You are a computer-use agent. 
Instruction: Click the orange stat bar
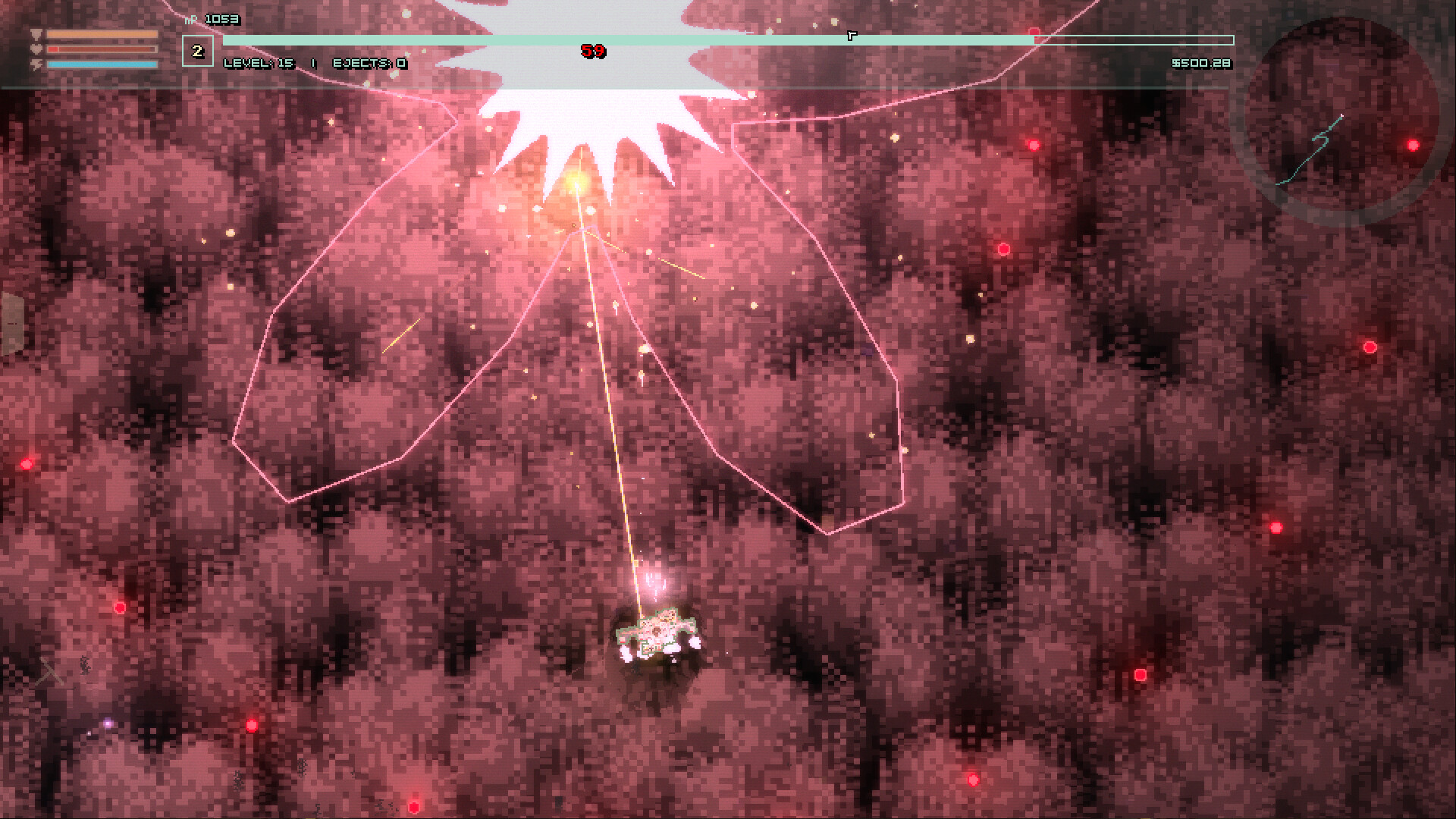pos(102,34)
